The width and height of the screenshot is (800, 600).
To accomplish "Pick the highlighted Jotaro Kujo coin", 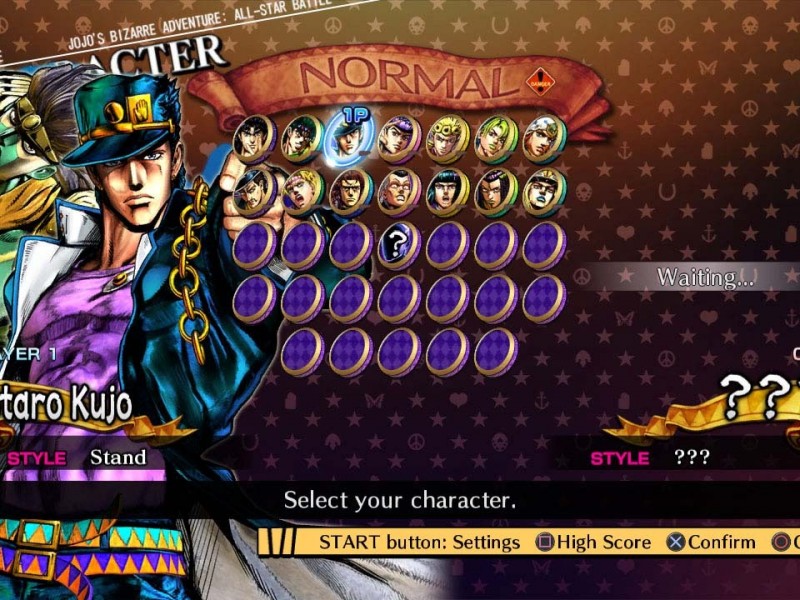I will pos(350,139).
